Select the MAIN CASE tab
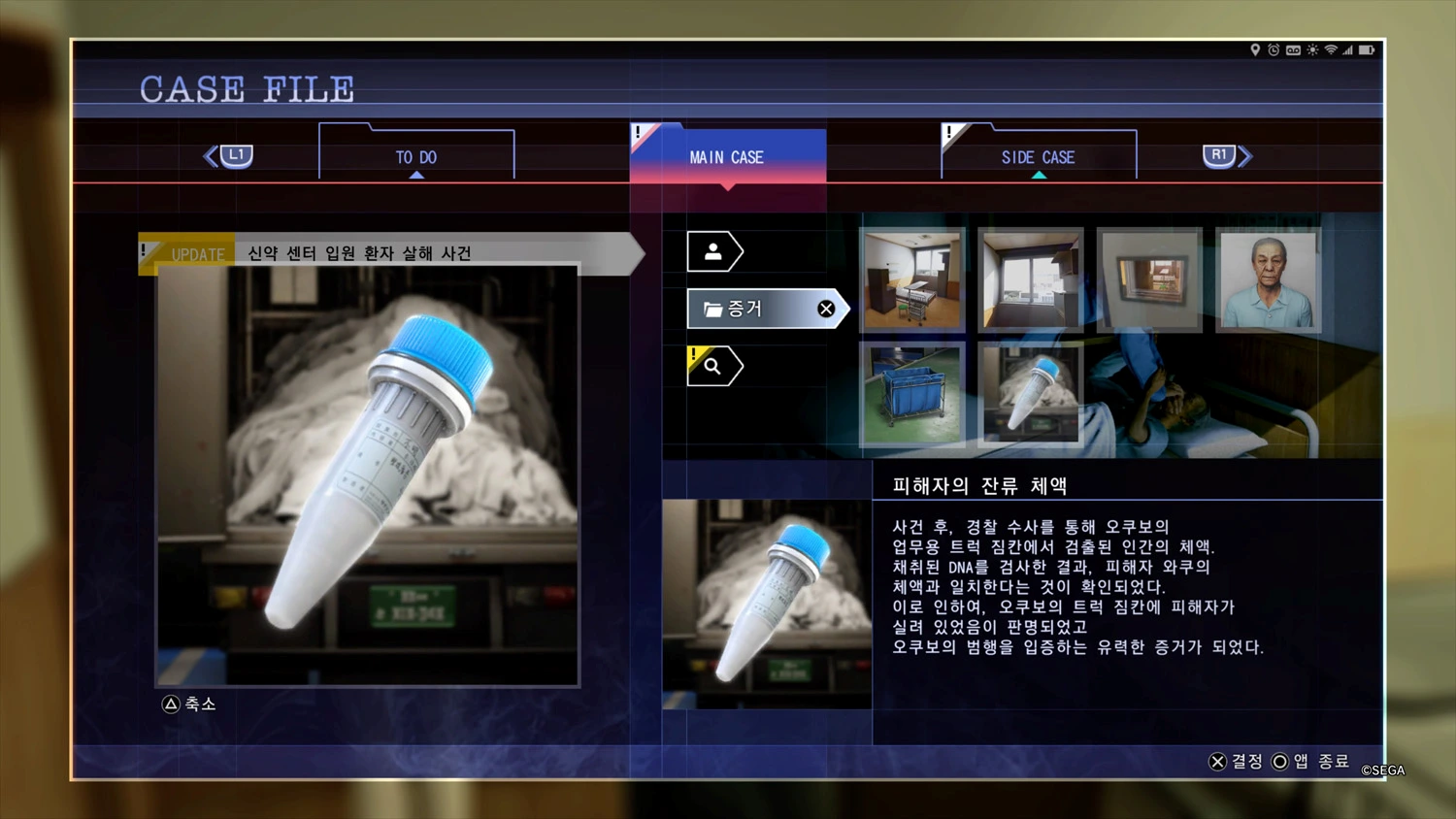1456x819 pixels. click(x=727, y=156)
